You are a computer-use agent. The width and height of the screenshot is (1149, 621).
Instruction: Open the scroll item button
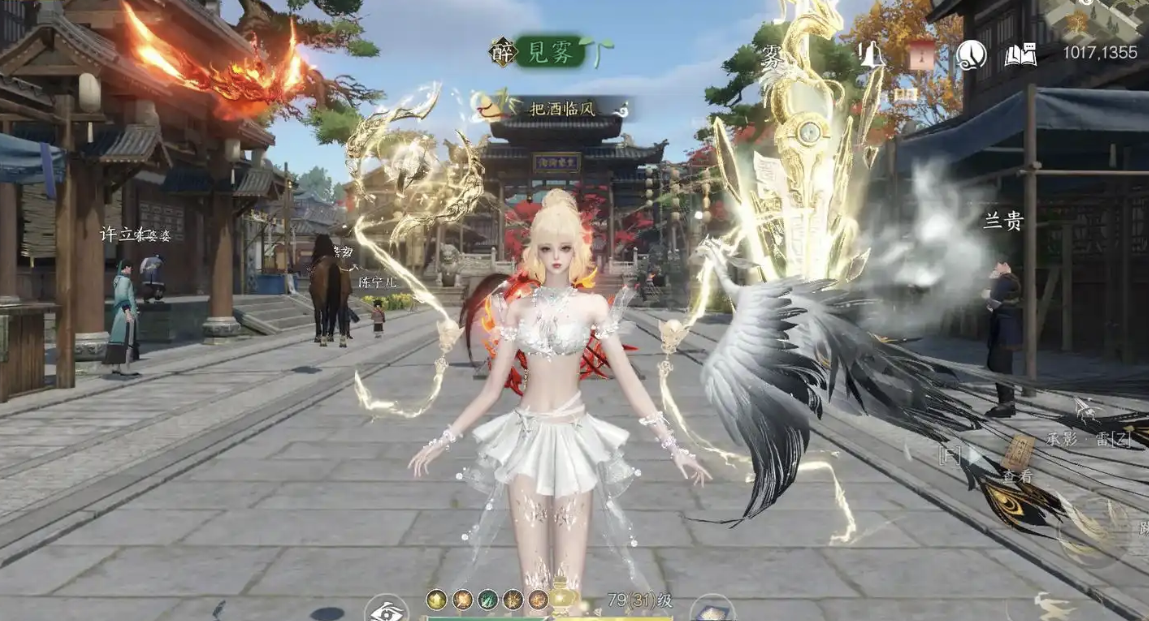point(712,607)
